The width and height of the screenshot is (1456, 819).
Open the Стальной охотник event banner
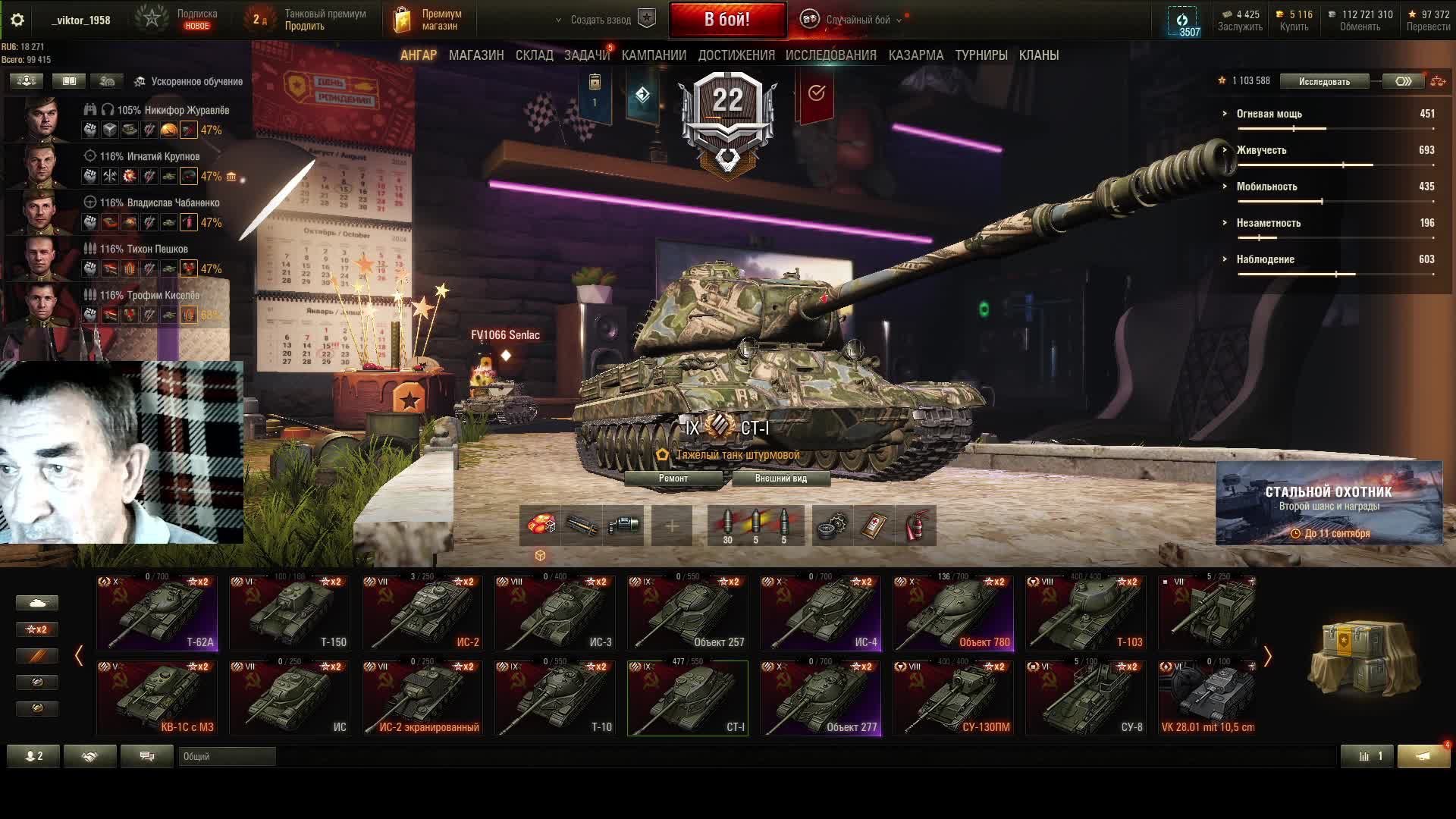(1329, 503)
